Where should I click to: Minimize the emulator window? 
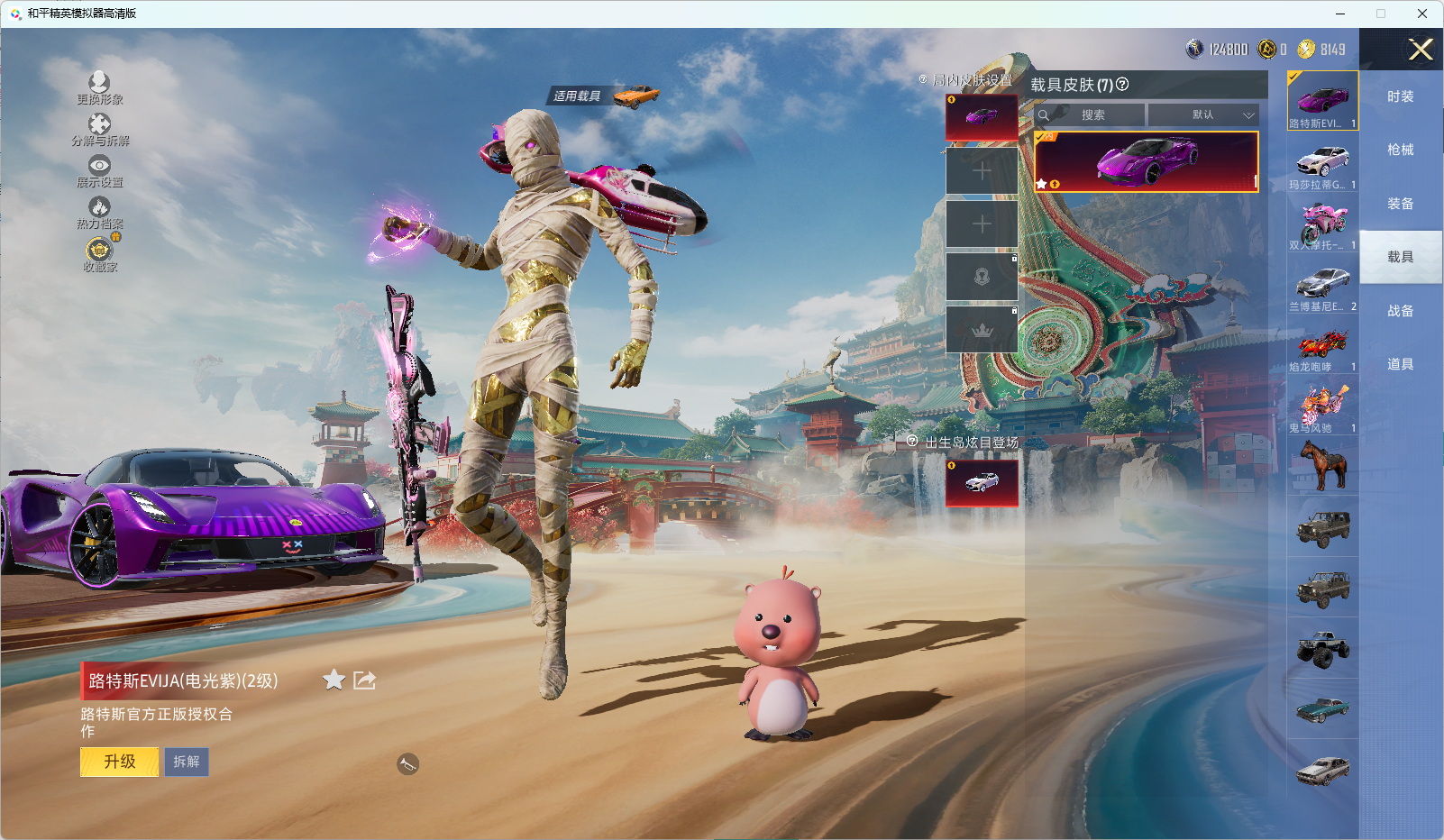tap(1340, 14)
